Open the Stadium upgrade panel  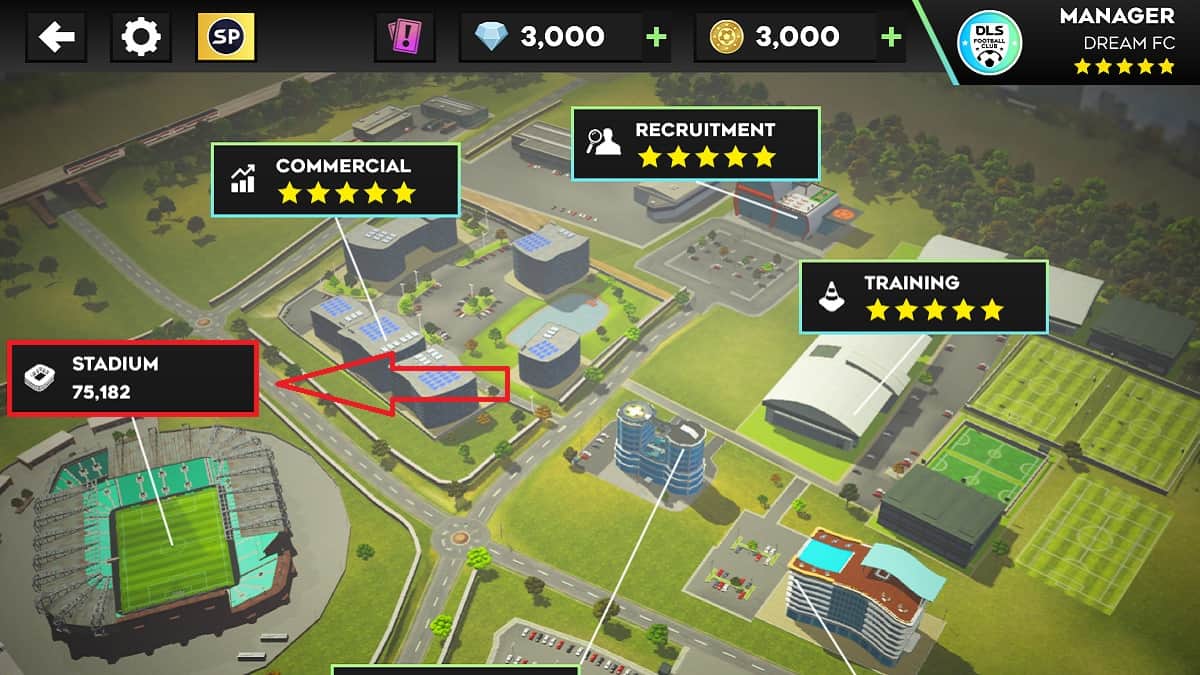(133, 378)
